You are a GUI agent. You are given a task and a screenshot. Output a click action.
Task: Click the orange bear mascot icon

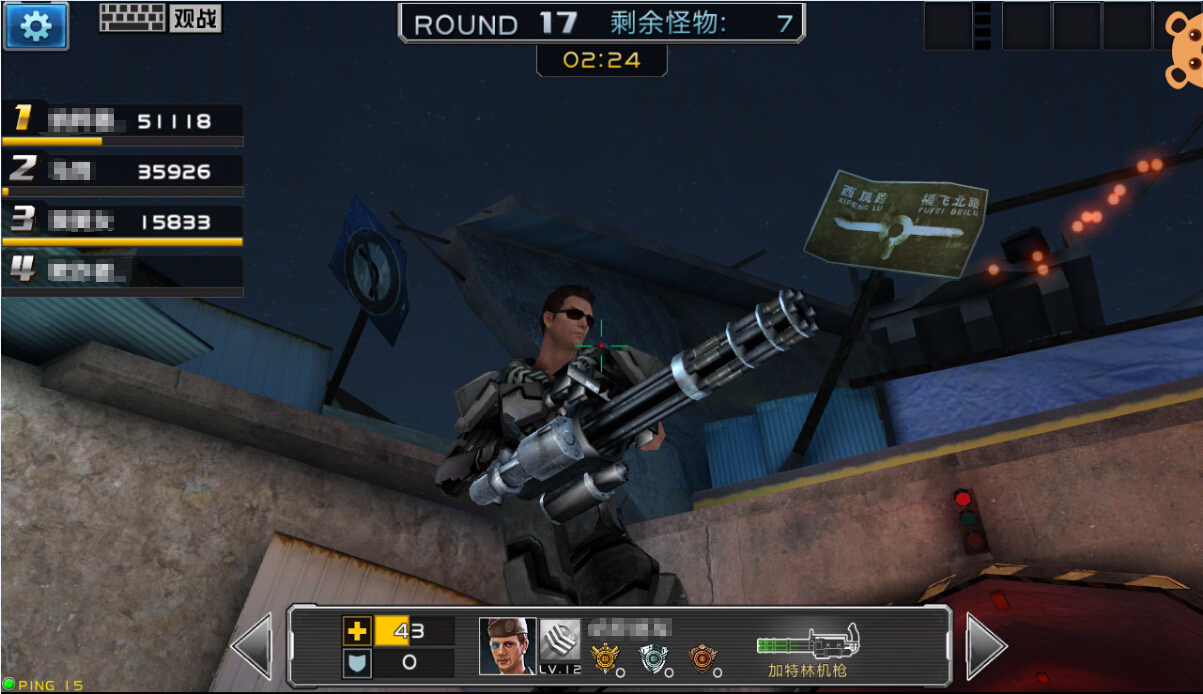(1184, 55)
